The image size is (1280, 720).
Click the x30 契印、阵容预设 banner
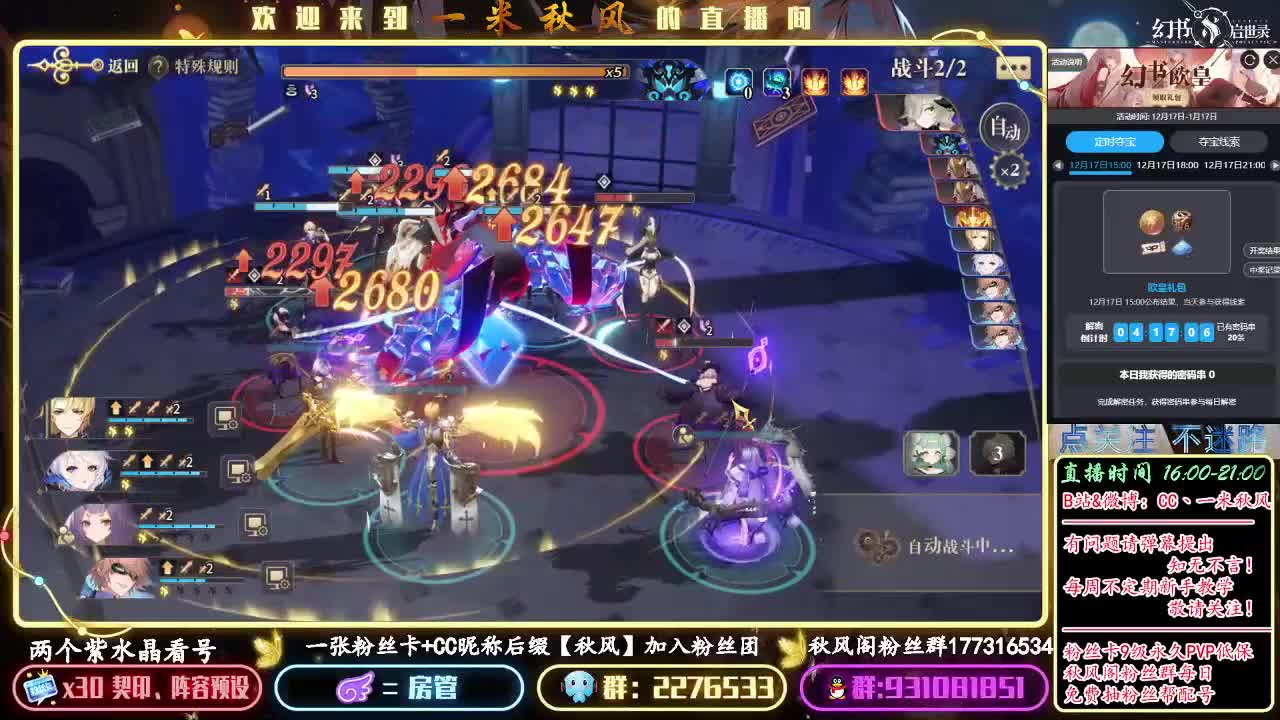point(140,689)
